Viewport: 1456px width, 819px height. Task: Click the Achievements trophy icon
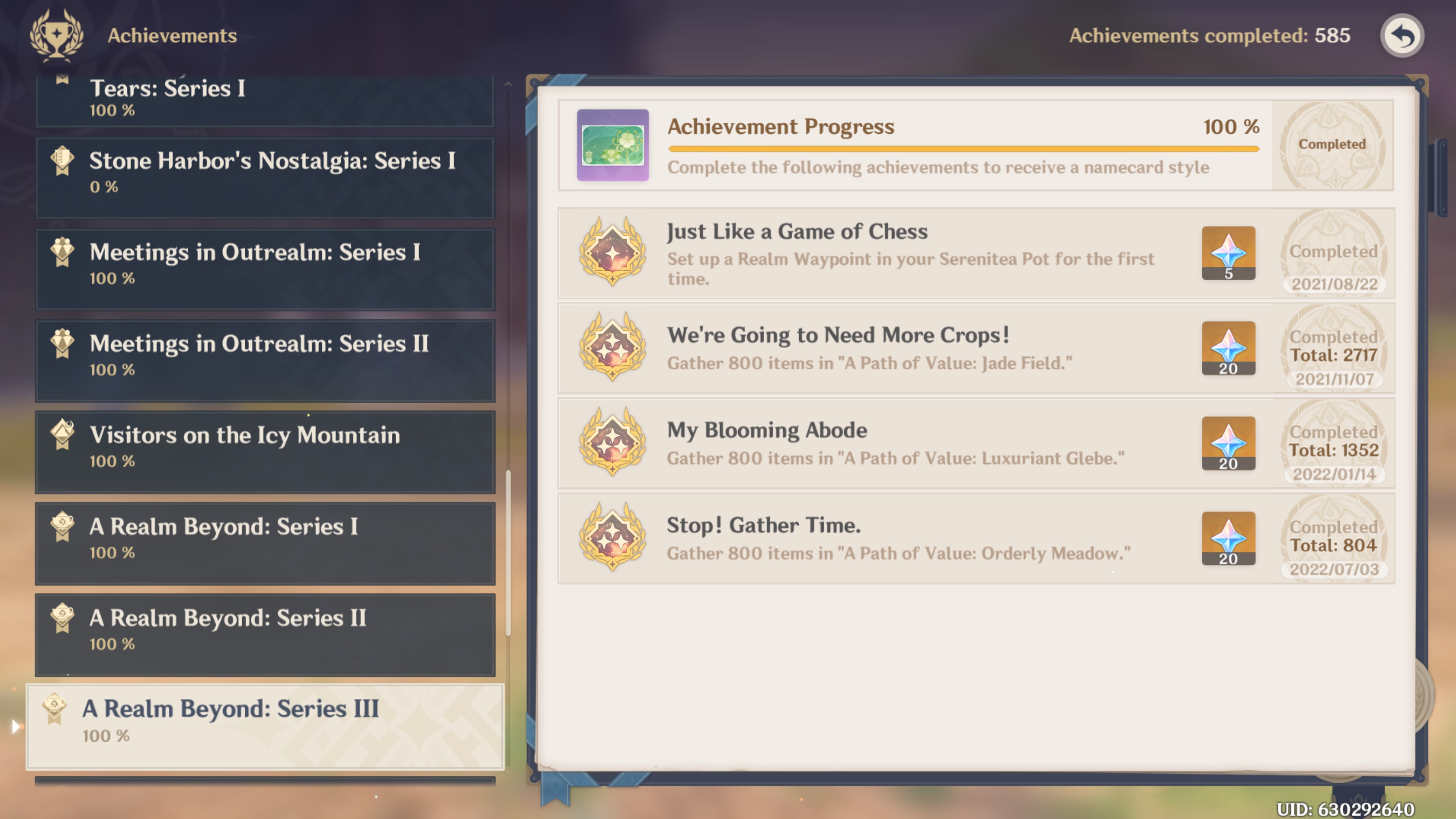(x=57, y=35)
